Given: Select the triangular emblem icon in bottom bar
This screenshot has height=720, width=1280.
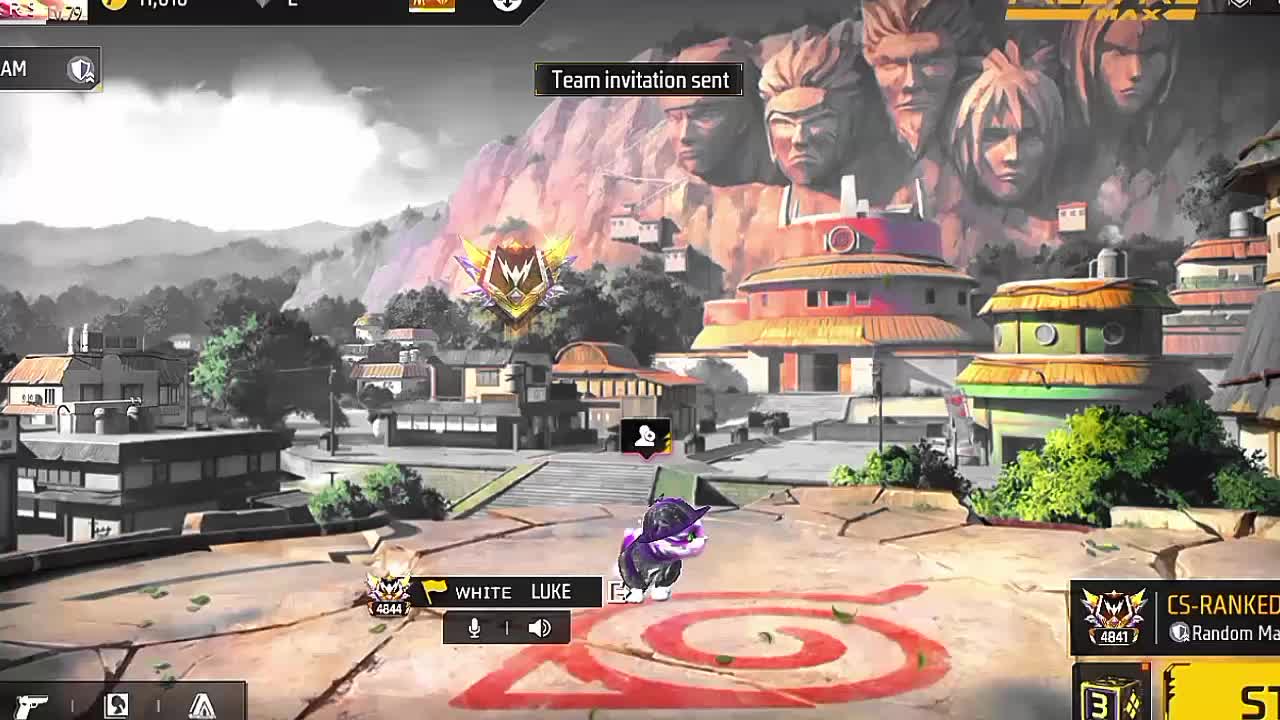Looking at the screenshot, I should [202, 706].
